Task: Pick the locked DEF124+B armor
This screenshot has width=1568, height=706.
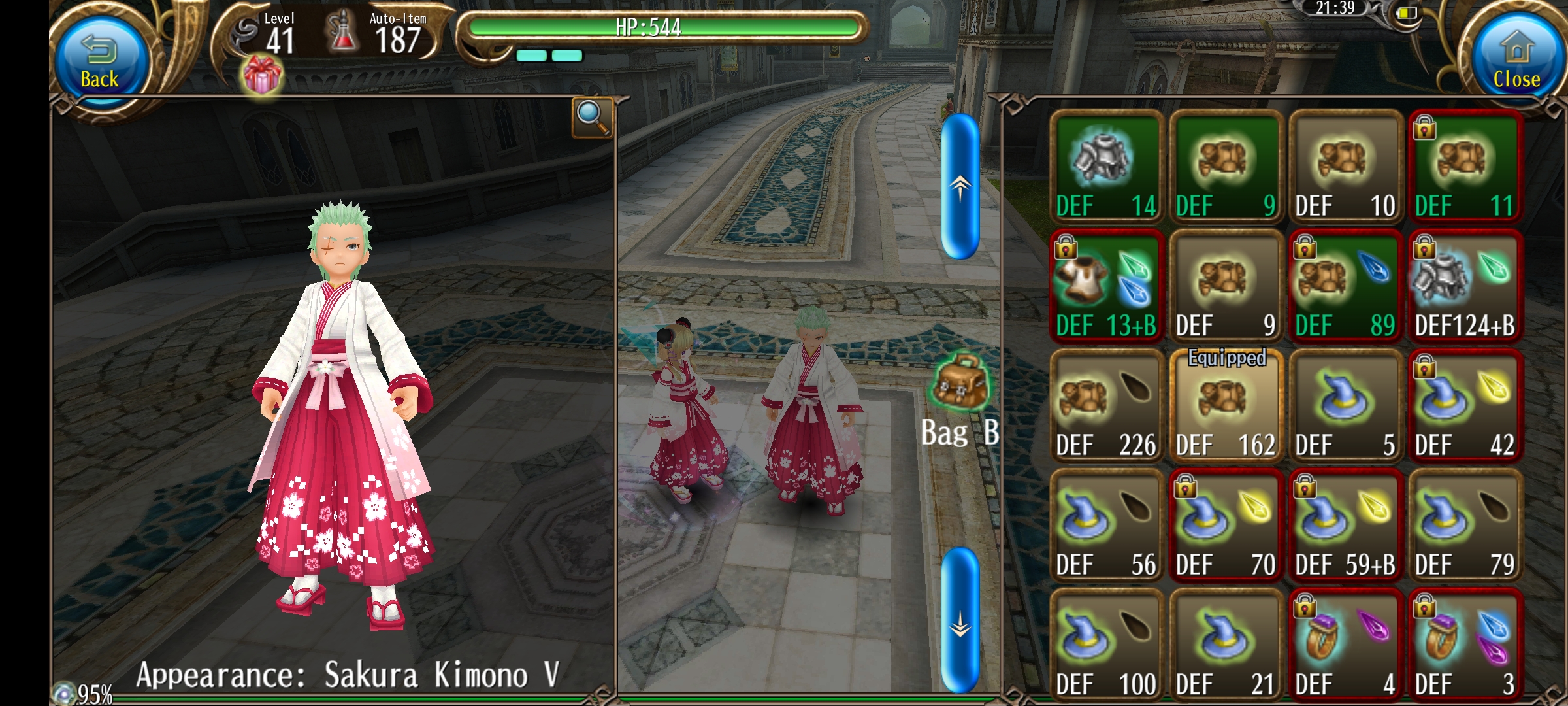Action: [x=1465, y=286]
